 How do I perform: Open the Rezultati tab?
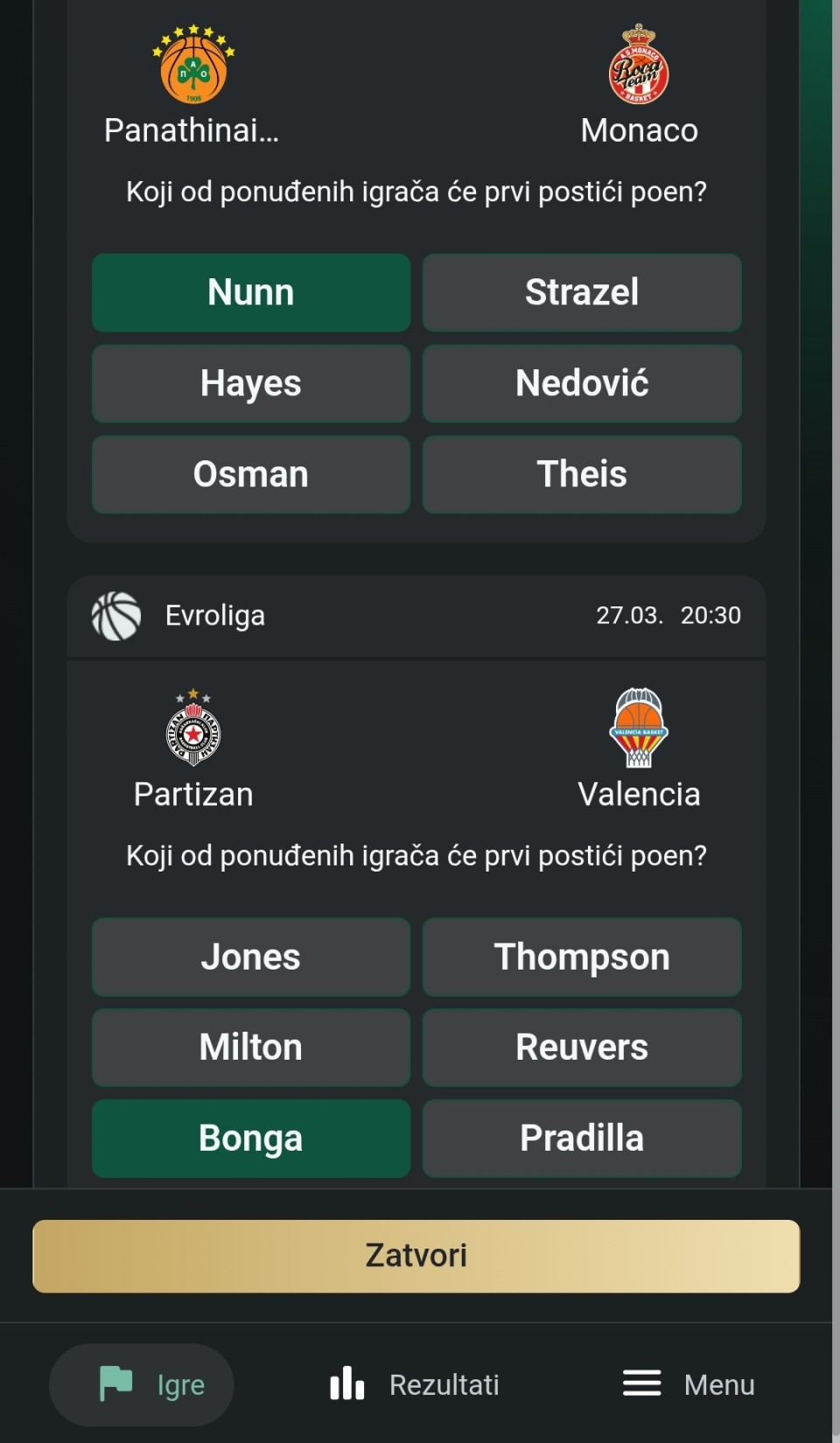tap(415, 1384)
